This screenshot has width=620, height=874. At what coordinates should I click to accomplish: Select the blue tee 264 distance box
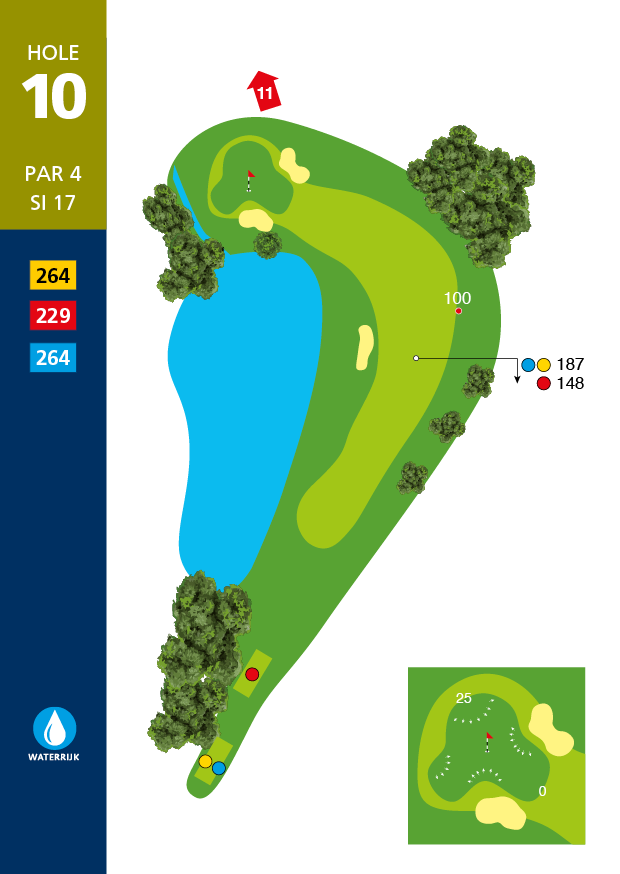coord(53,357)
